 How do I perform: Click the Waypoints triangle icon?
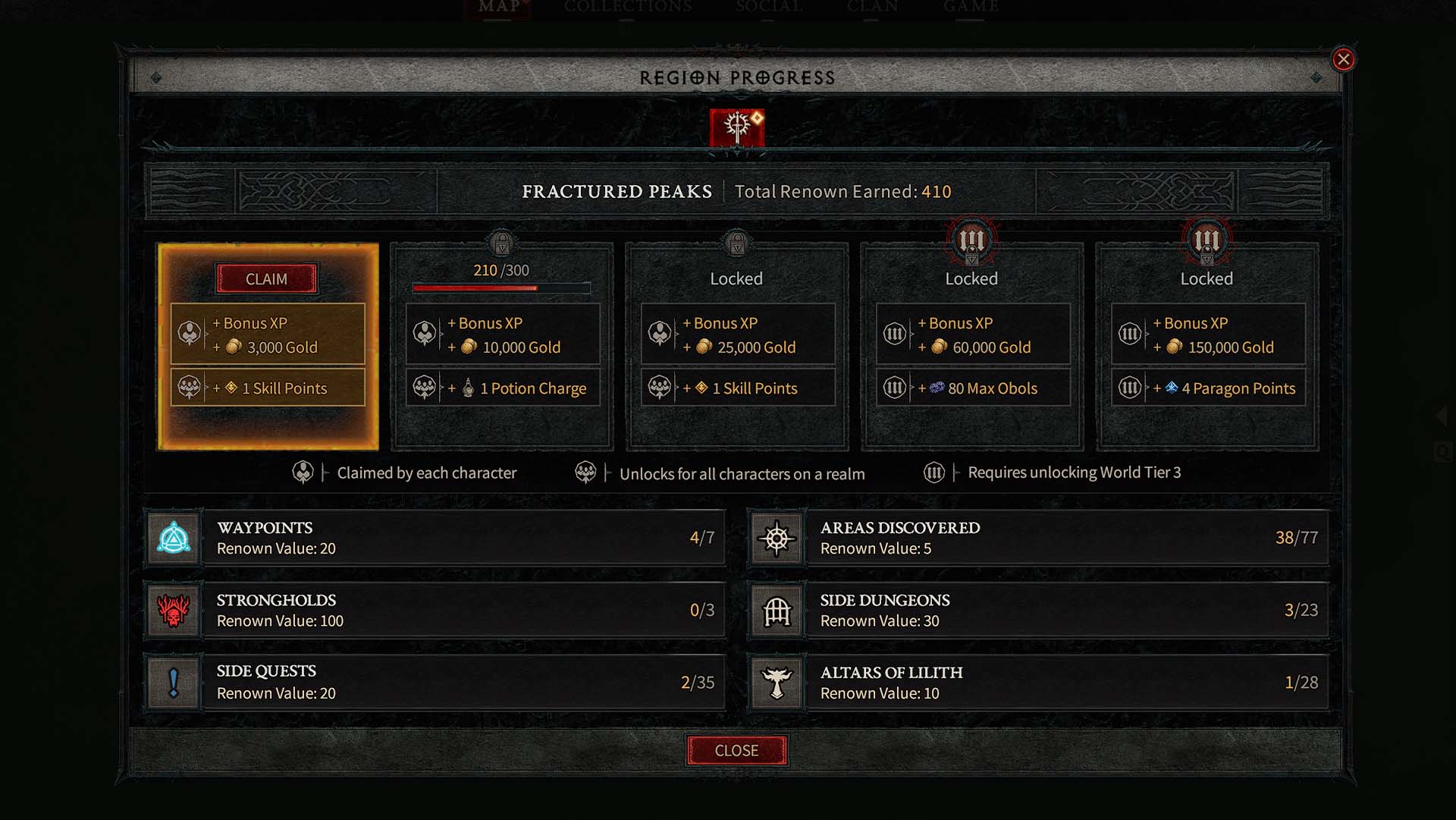[173, 538]
